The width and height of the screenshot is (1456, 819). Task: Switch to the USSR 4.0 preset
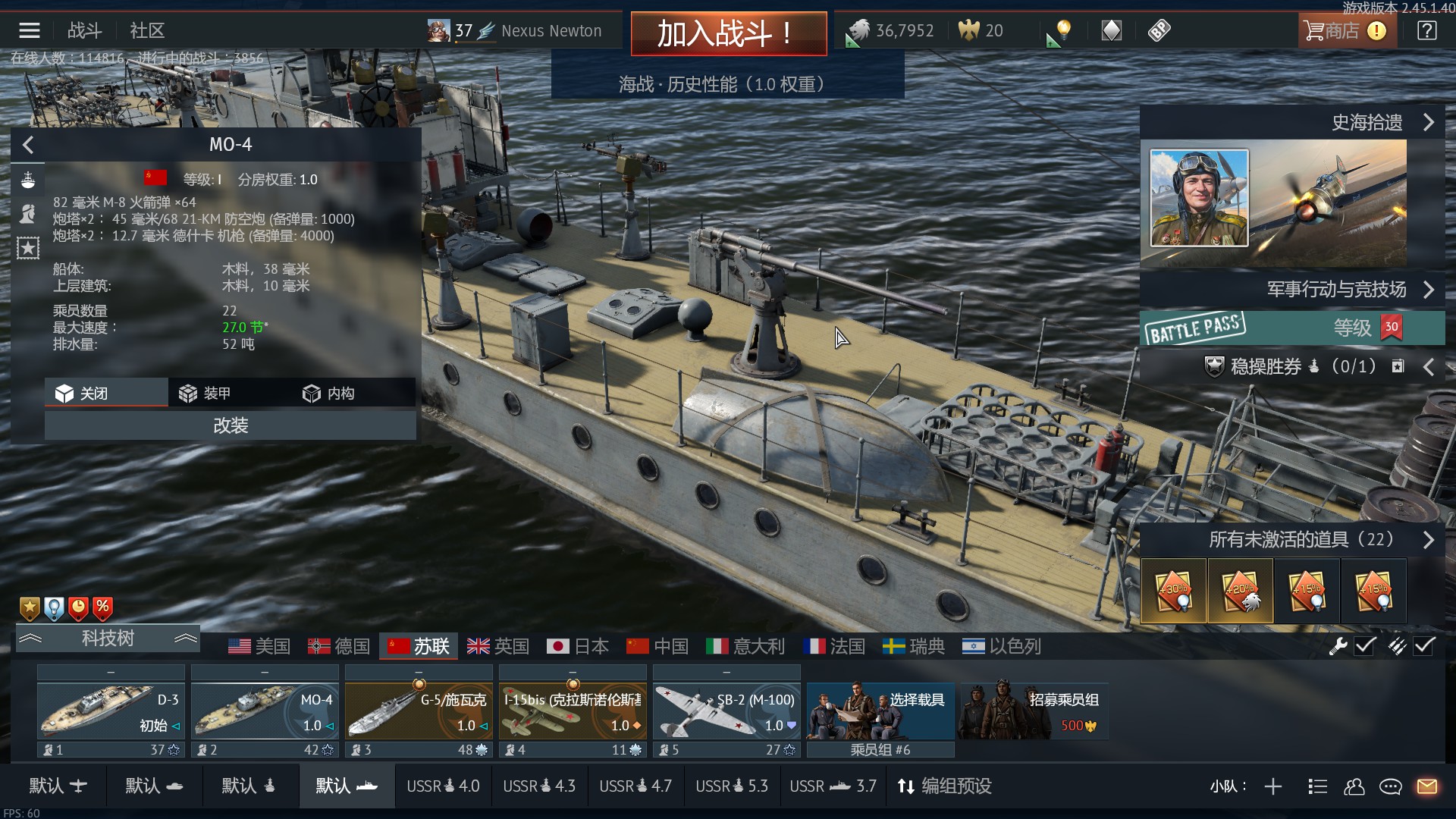click(443, 786)
